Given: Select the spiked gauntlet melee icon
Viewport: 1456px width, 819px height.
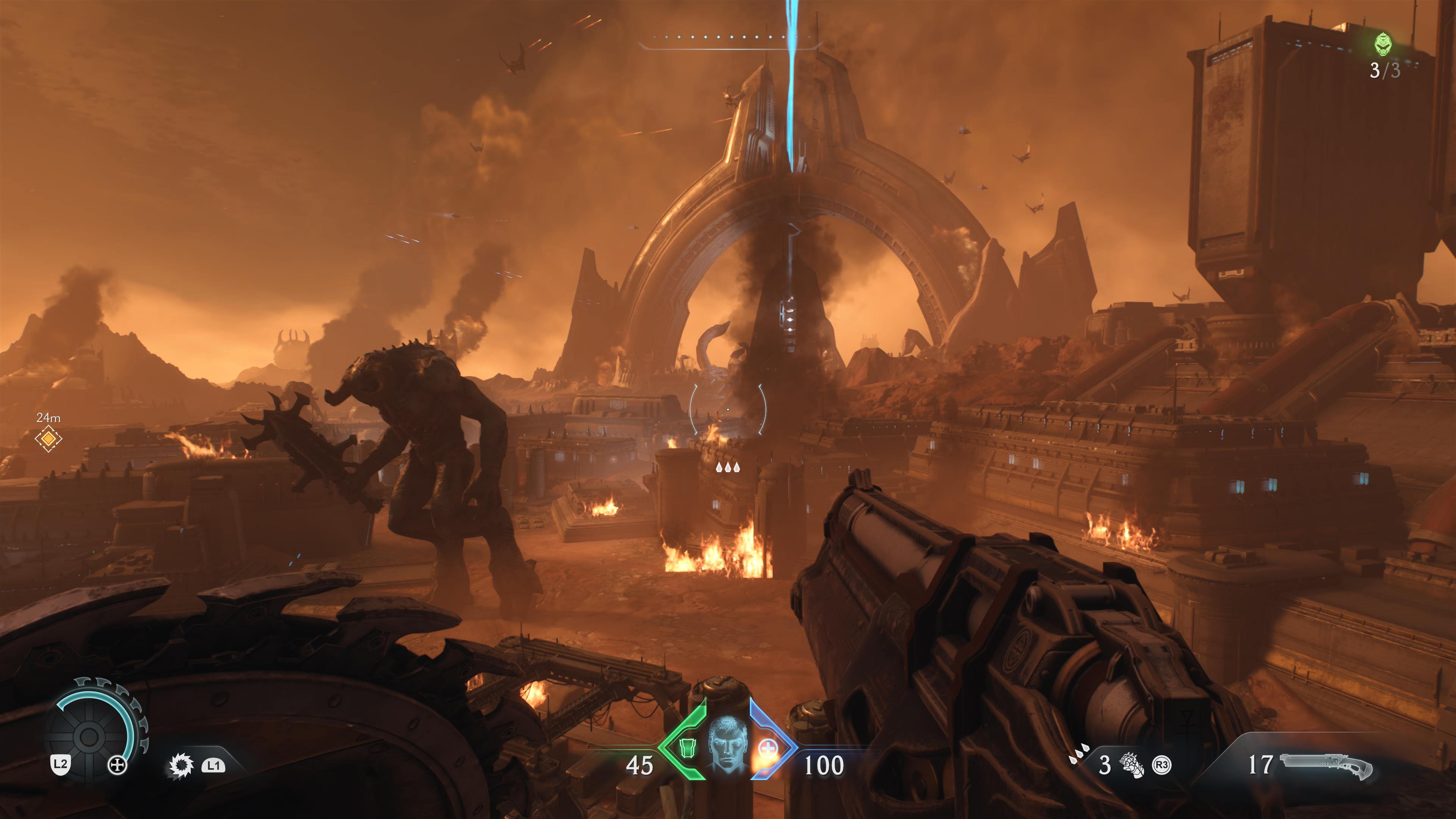Looking at the screenshot, I should point(1132,765).
